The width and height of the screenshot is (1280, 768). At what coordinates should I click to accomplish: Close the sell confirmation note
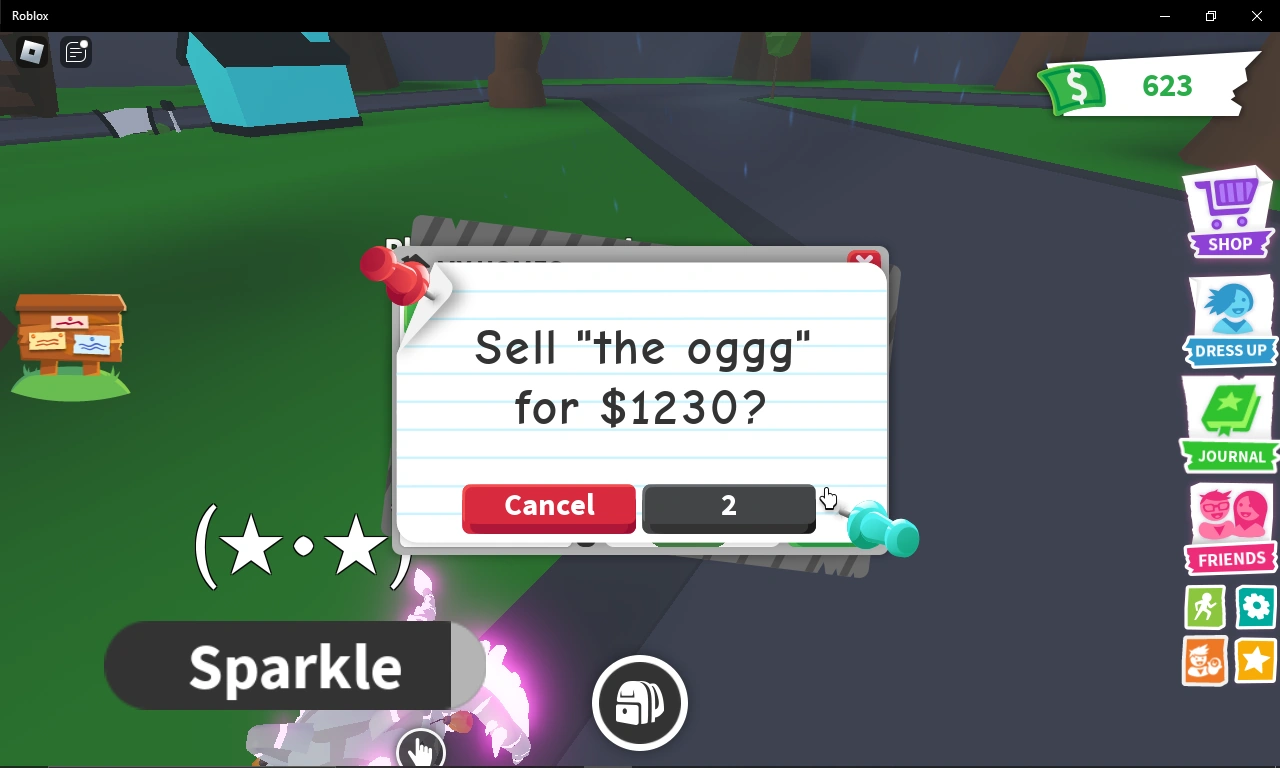(864, 260)
